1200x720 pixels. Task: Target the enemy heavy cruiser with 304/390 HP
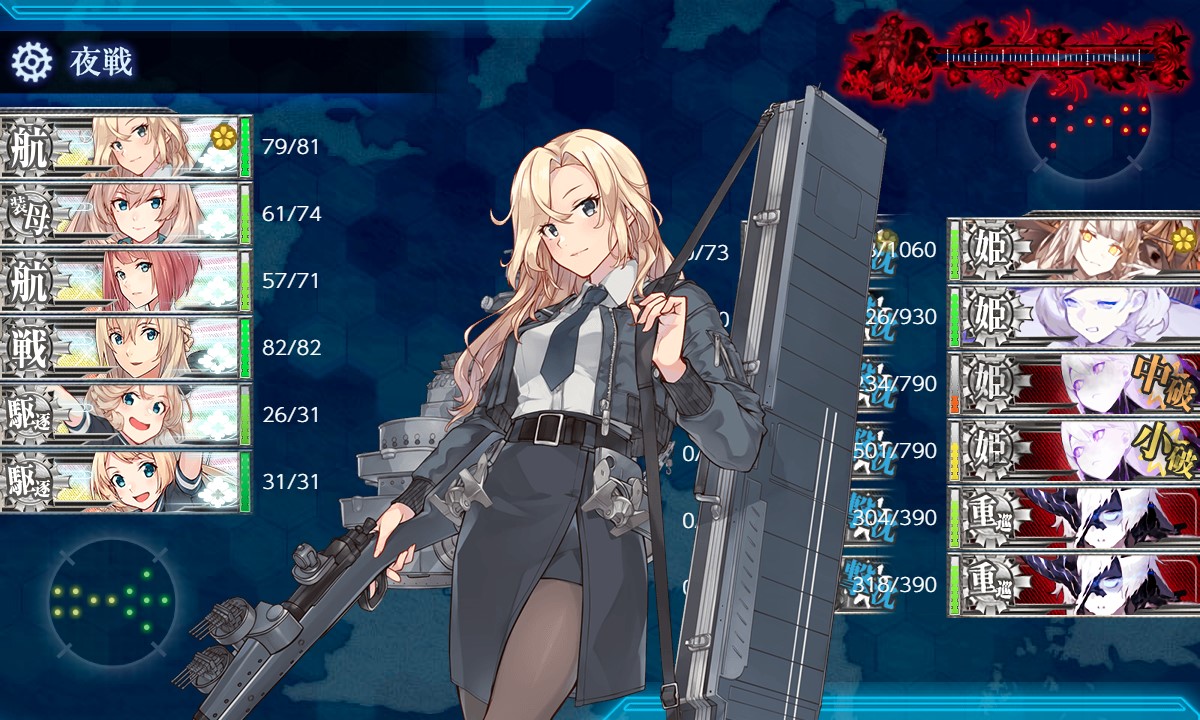click(1075, 517)
